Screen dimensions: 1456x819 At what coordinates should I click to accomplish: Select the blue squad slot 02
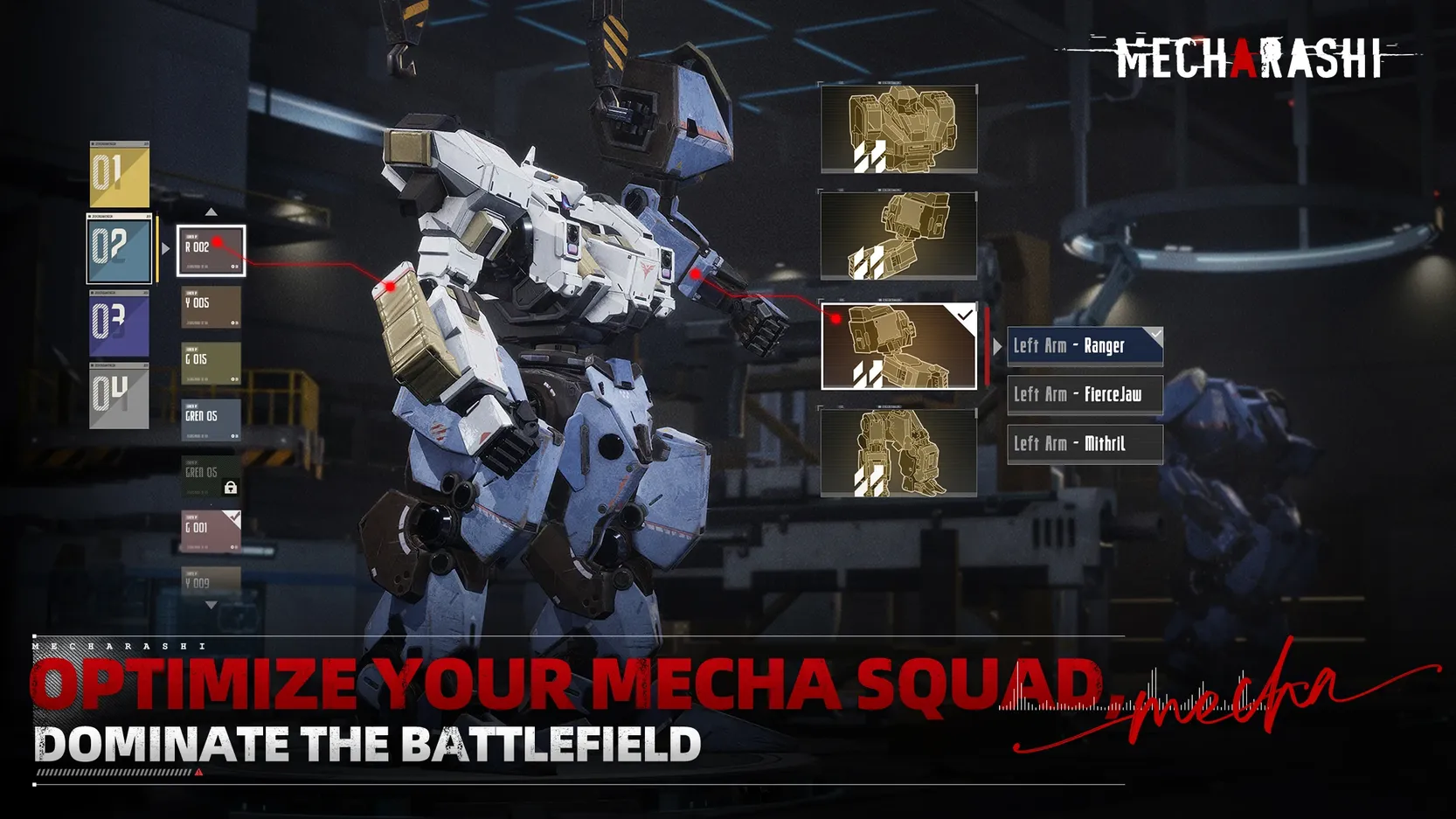pyautogui.click(x=120, y=249)
